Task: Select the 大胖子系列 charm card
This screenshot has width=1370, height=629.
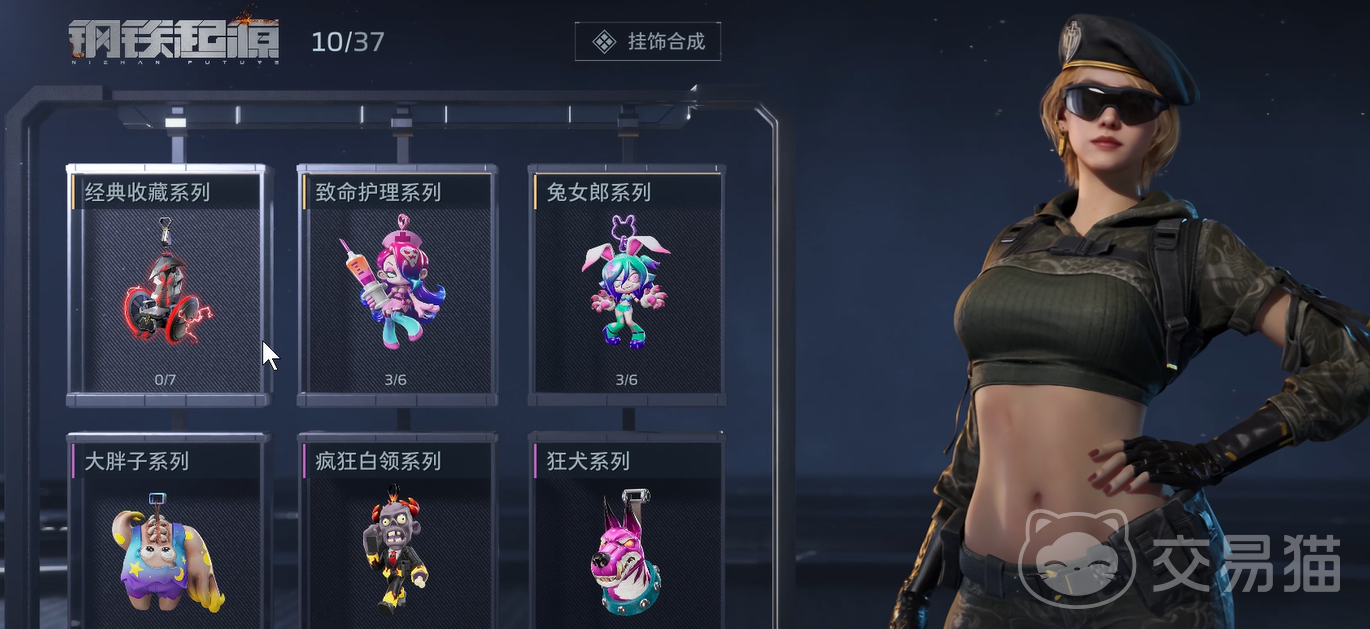Action: click(167, 540)
